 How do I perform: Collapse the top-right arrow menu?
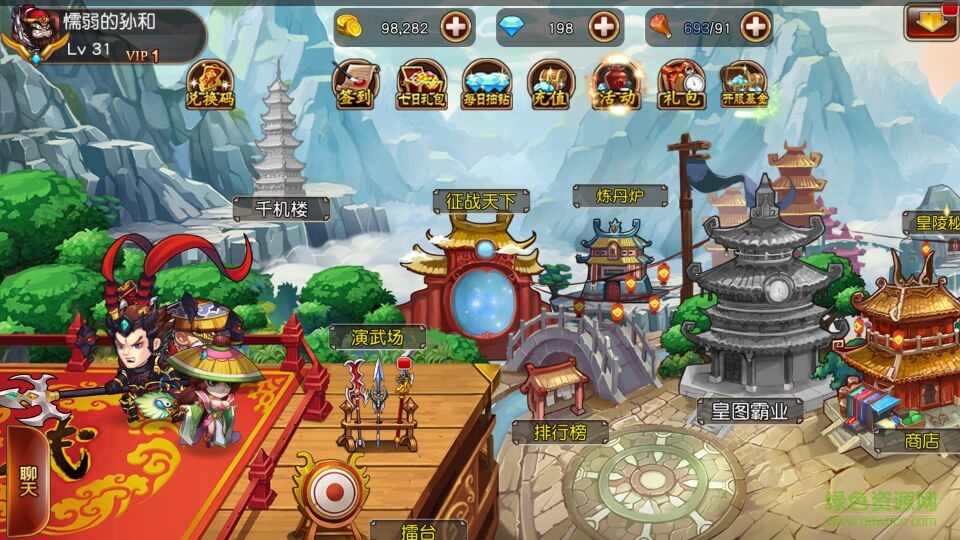930,21
